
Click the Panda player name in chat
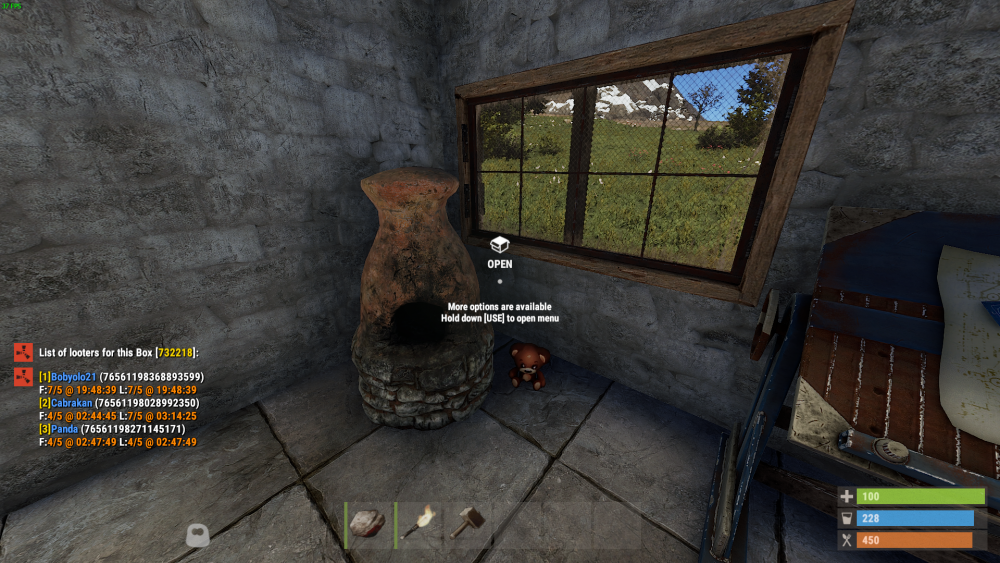click(x=64, y=429)
